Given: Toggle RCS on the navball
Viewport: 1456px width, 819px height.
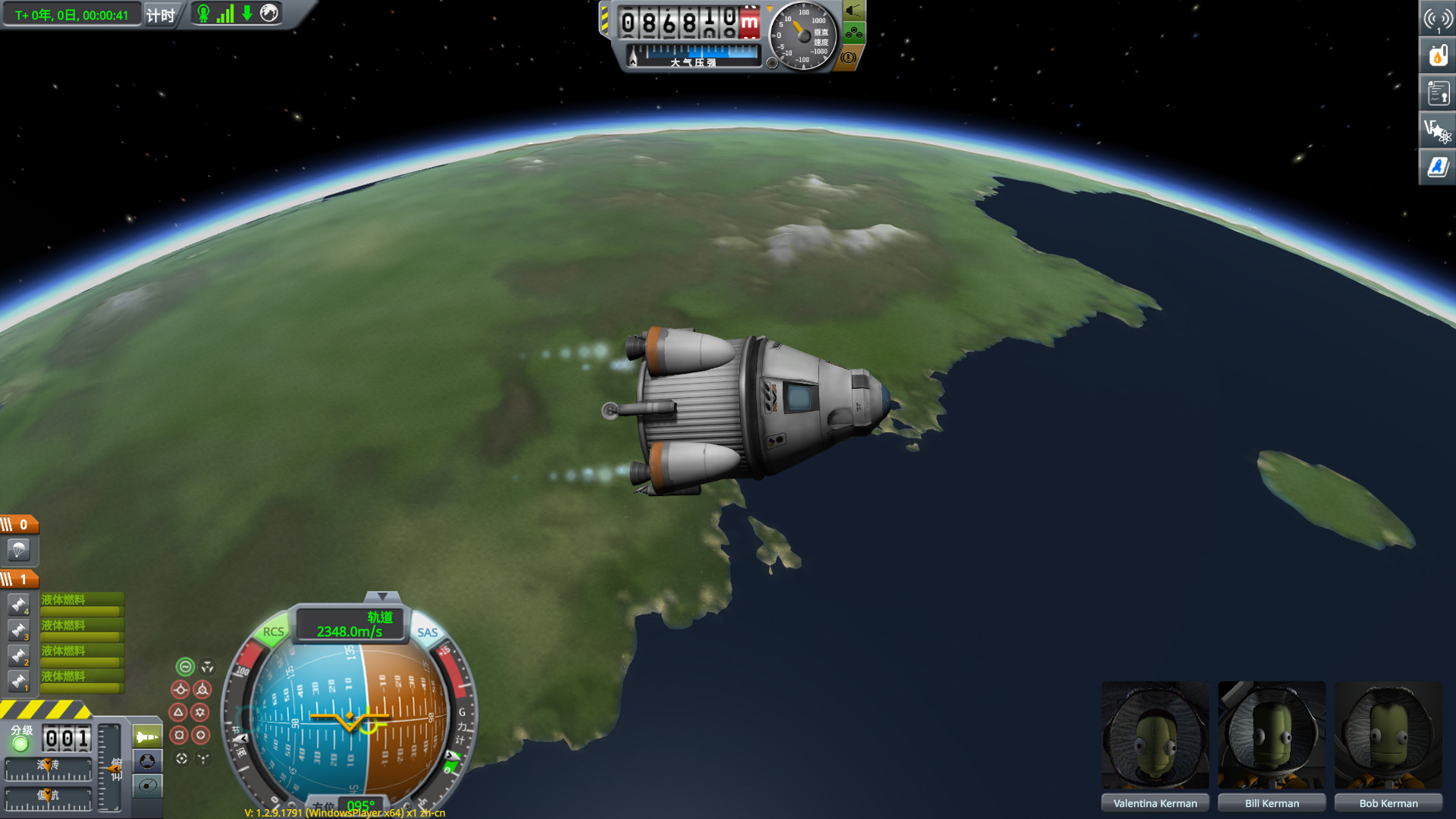Looking at the screenshot, I should [273, 632].
